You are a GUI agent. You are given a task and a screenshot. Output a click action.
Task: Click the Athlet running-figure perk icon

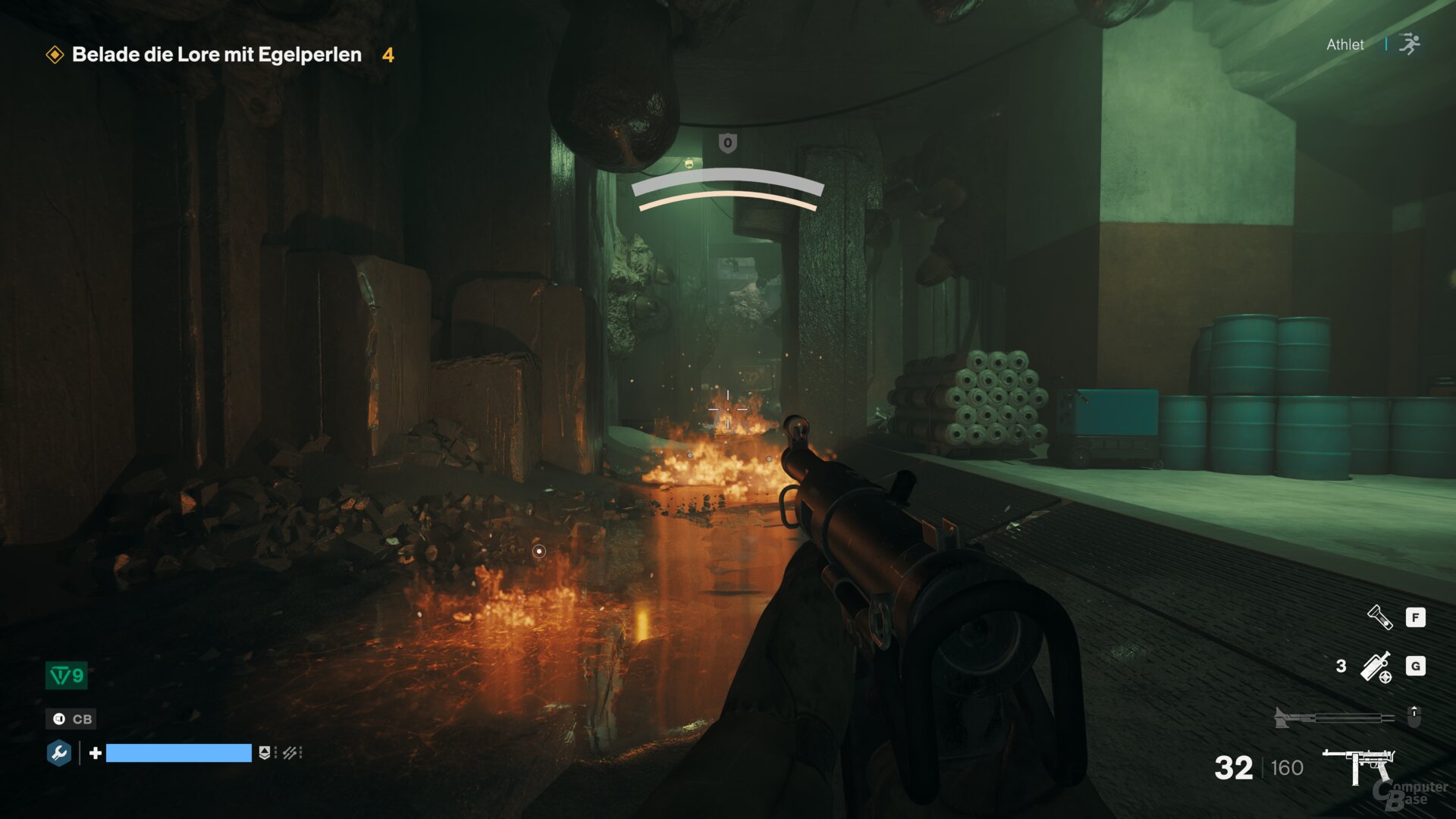click(x=1410, y=44)
